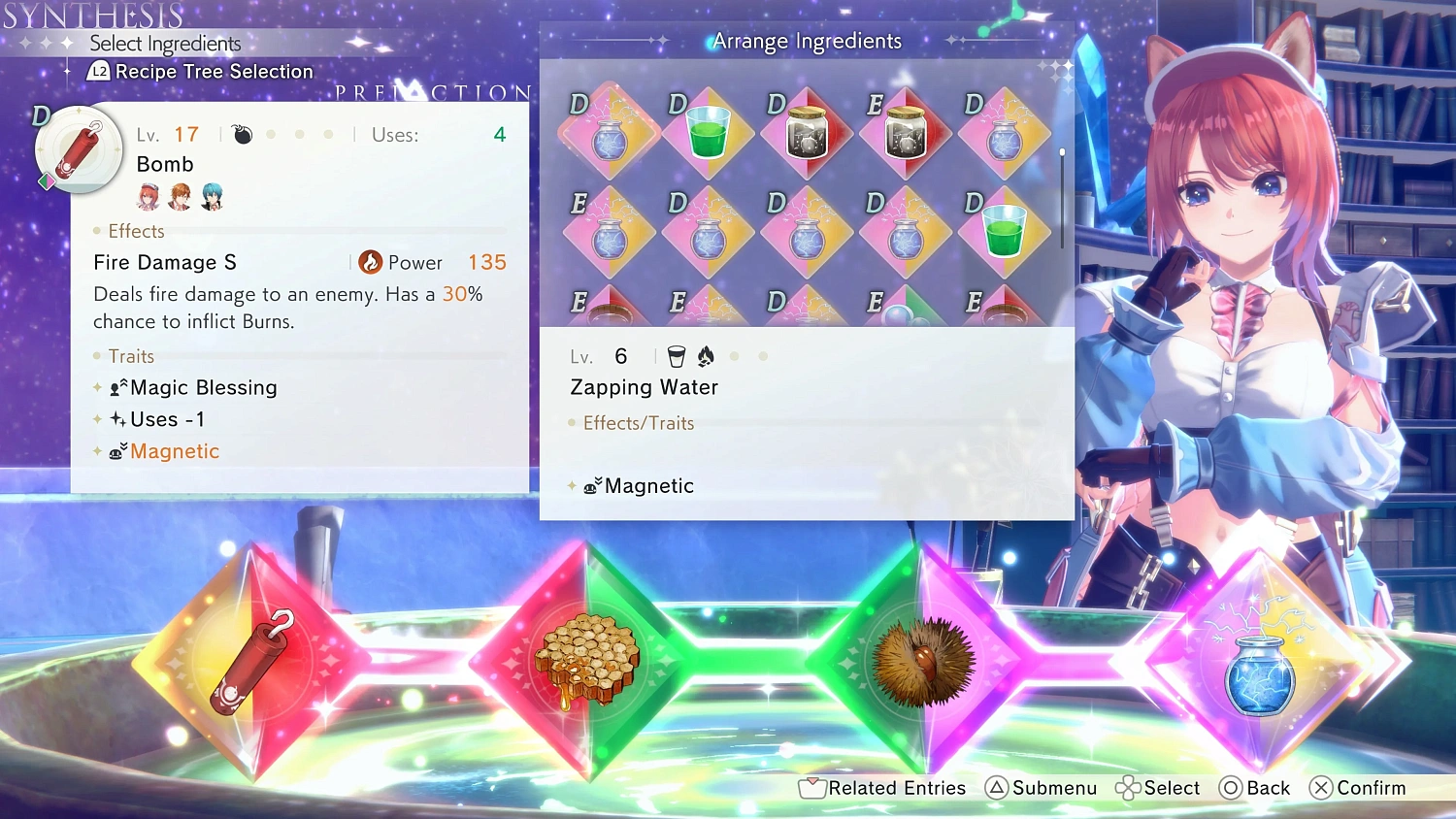Click the Bomb item thumbnail next to Lv. 17
The width and height of the screenshot is (1456, 819).
[78, 150]
